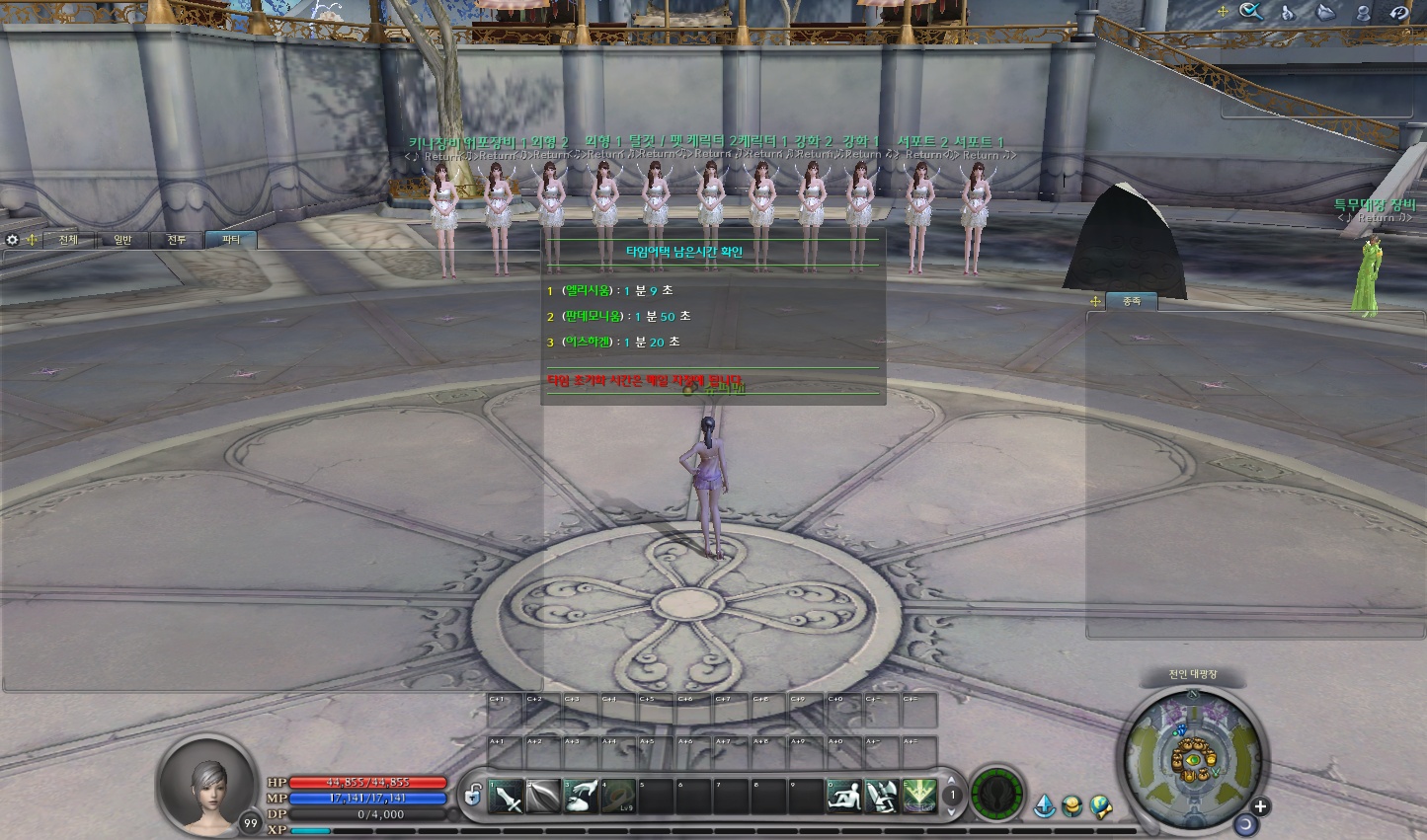Screen dimensions: 1427x840
Task: Activate the sword skill in quickbar slot 1
Action: pos(510,794)
